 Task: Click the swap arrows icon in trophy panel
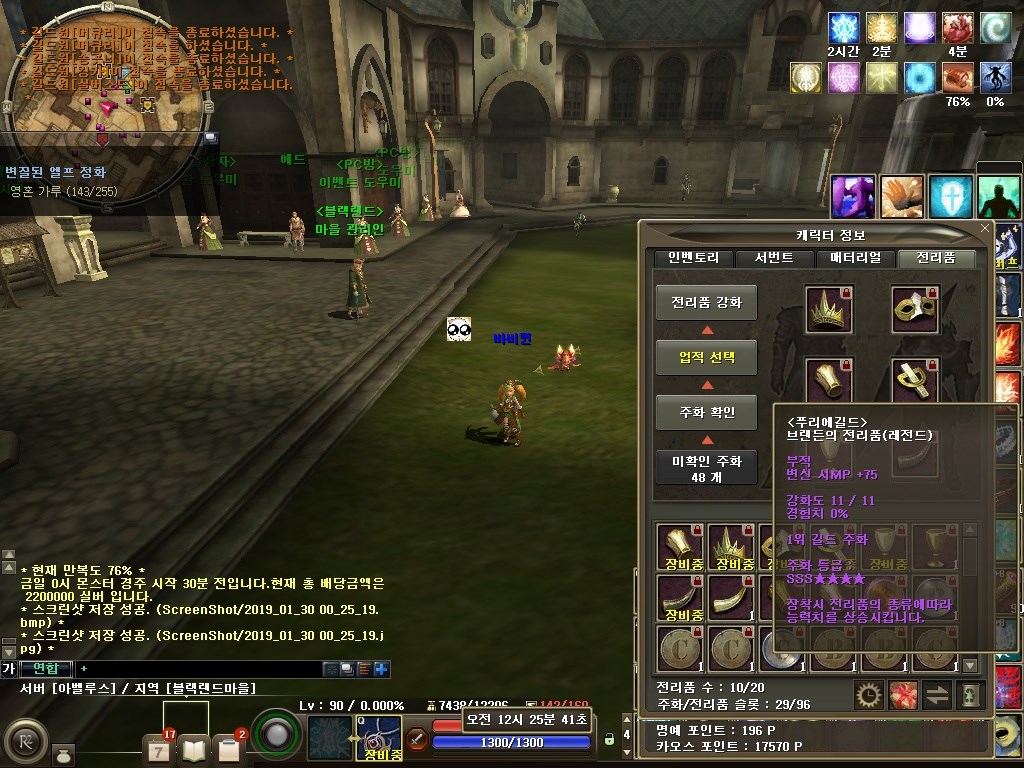(x=936, y=694)
